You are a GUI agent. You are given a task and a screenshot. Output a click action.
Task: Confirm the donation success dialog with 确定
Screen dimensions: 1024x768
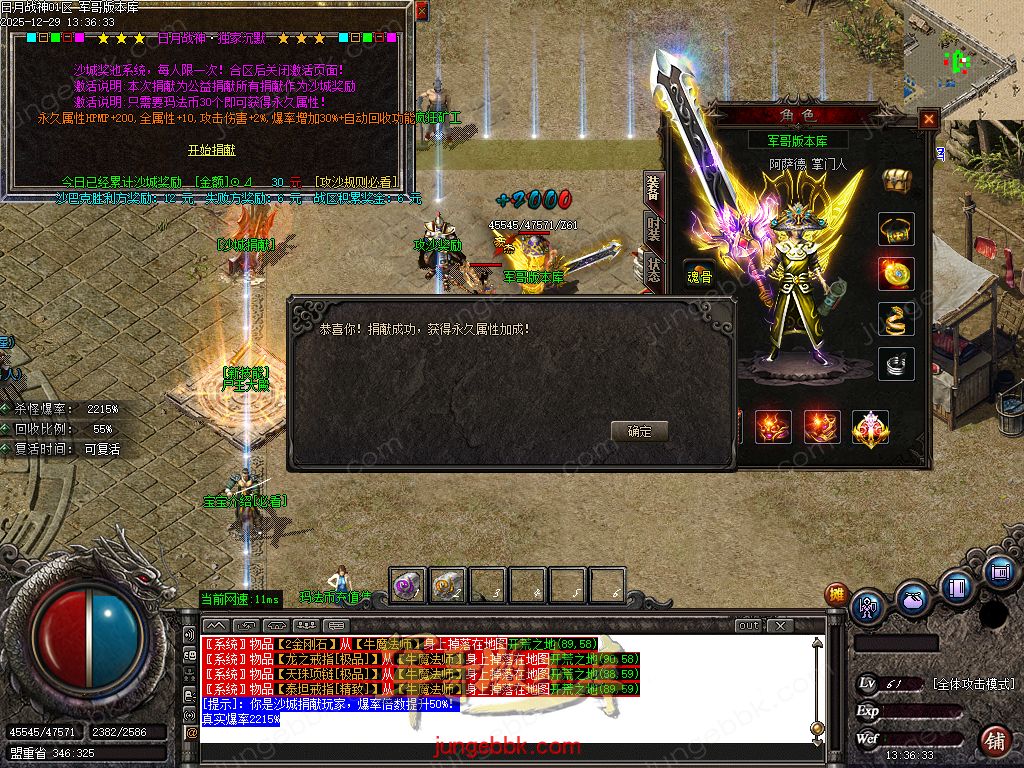[639, 431]
